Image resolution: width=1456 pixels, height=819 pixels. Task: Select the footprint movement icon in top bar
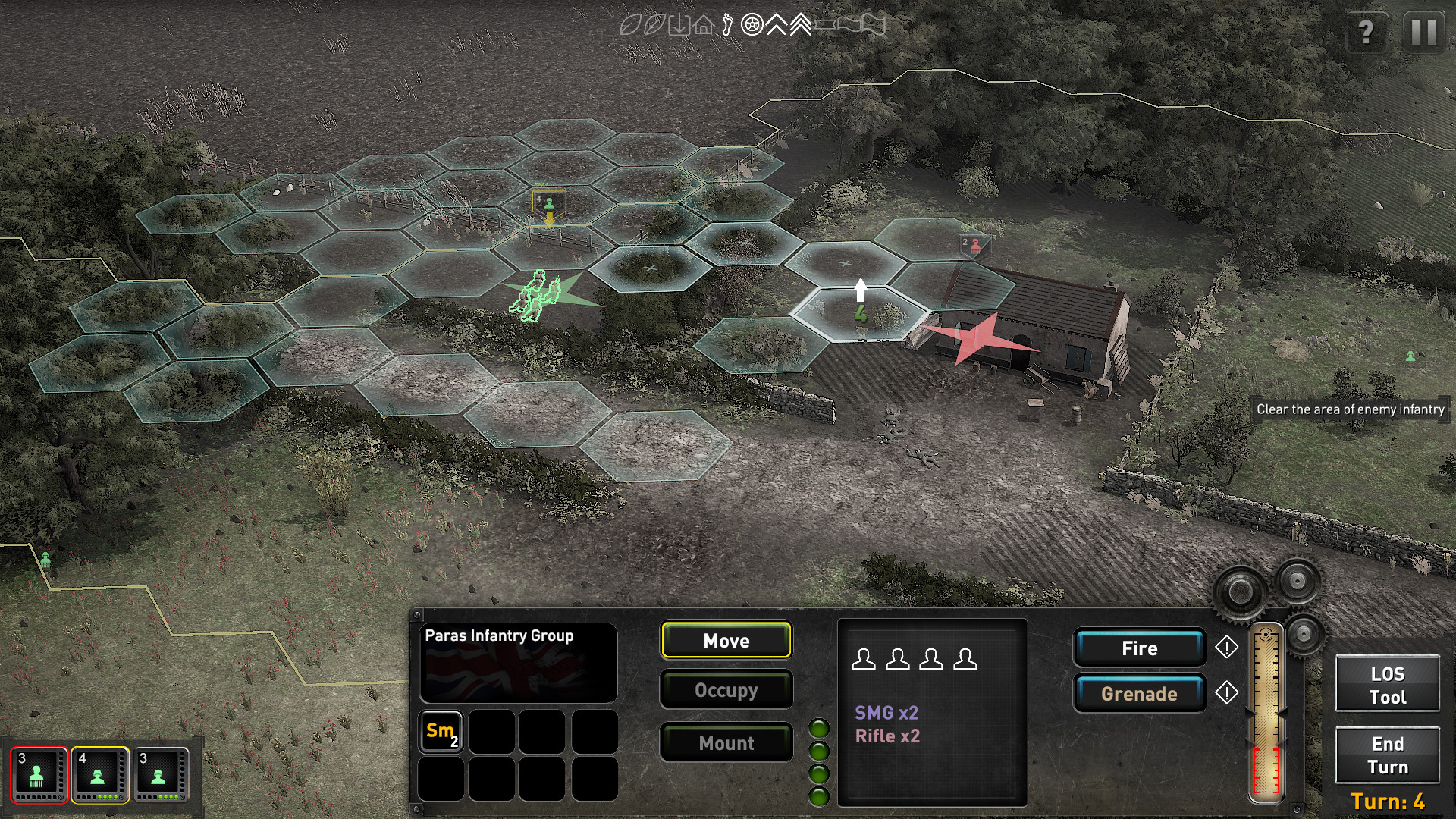pyautogui.click(x=728, y=25)
